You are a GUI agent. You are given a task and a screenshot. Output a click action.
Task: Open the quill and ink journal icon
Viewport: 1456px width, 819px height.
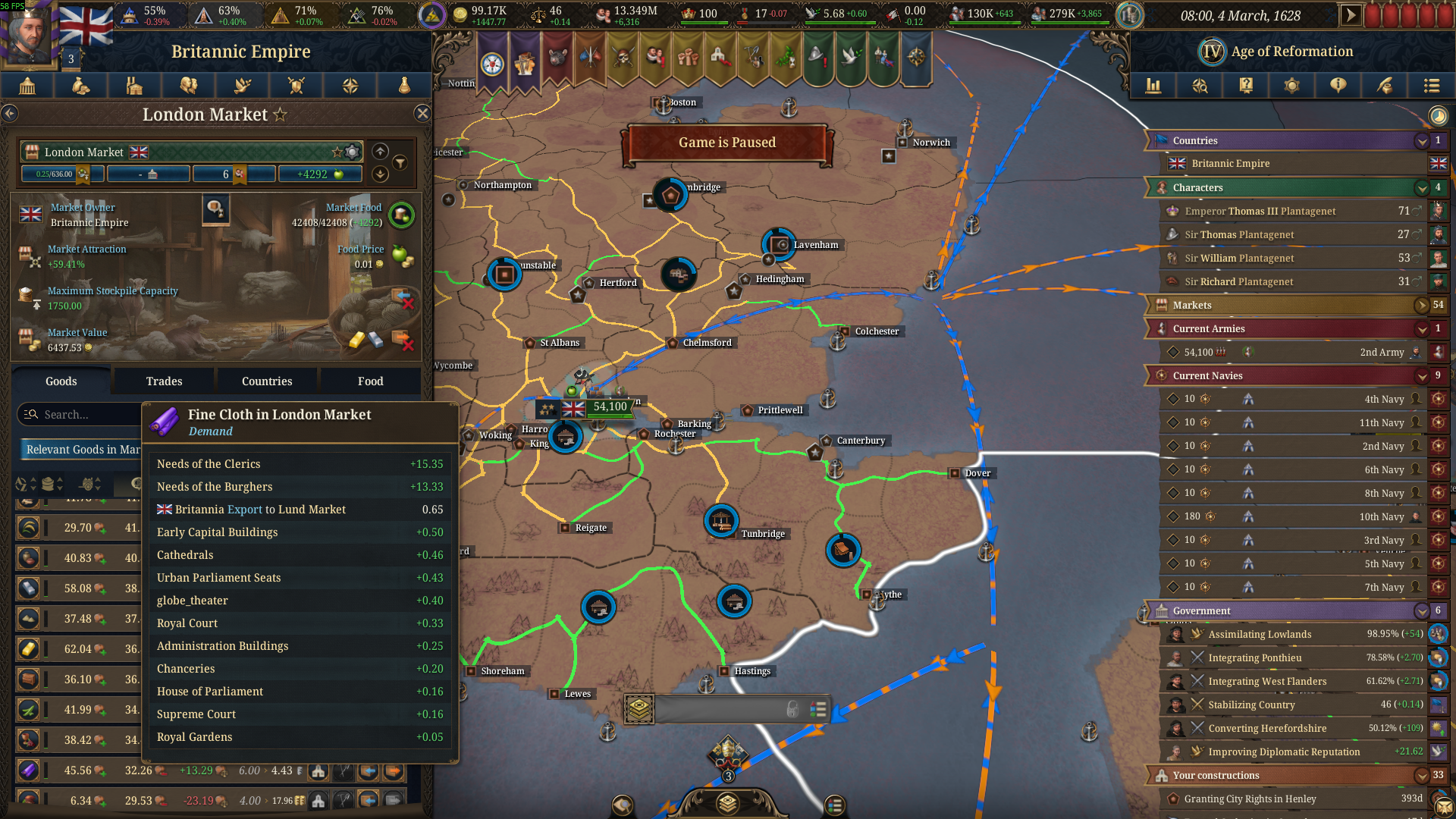(x=1385, y=86)
